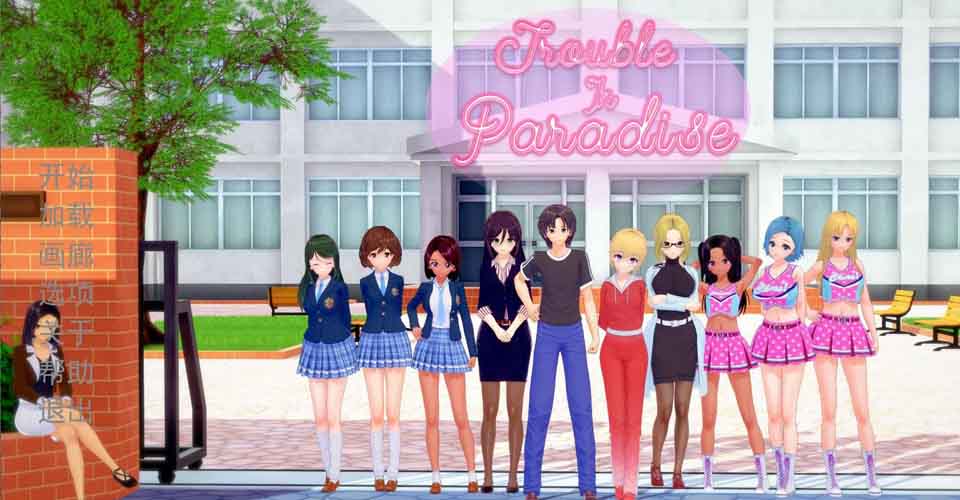Open the 帮助 (Help) entry

click(x=67, y=372)
